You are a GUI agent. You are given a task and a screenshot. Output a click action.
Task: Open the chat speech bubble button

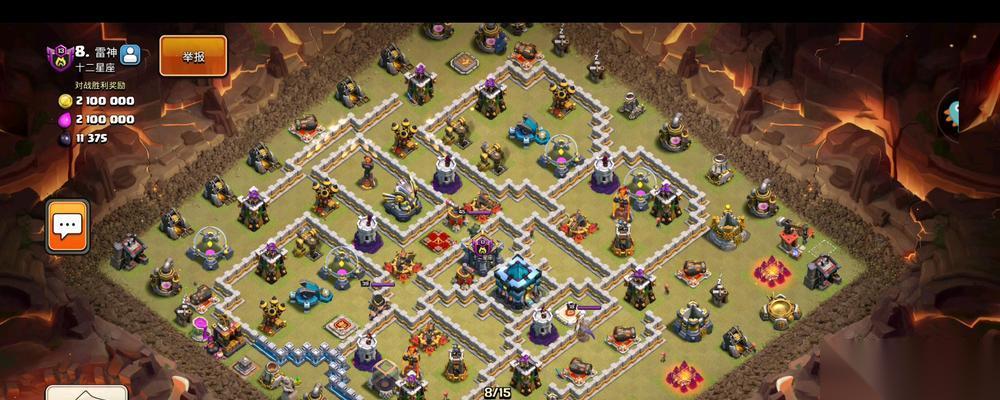68,225
